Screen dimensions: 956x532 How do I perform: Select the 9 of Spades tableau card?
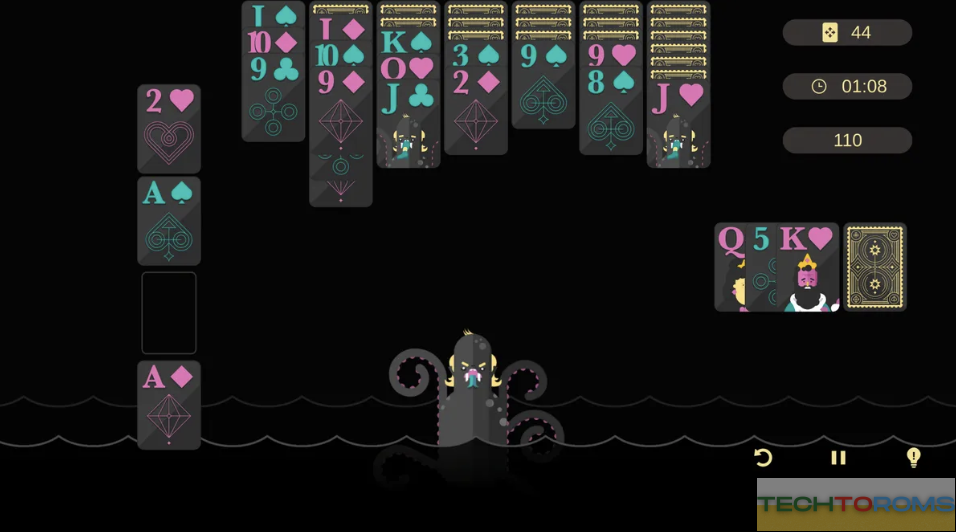coord(543,88)
